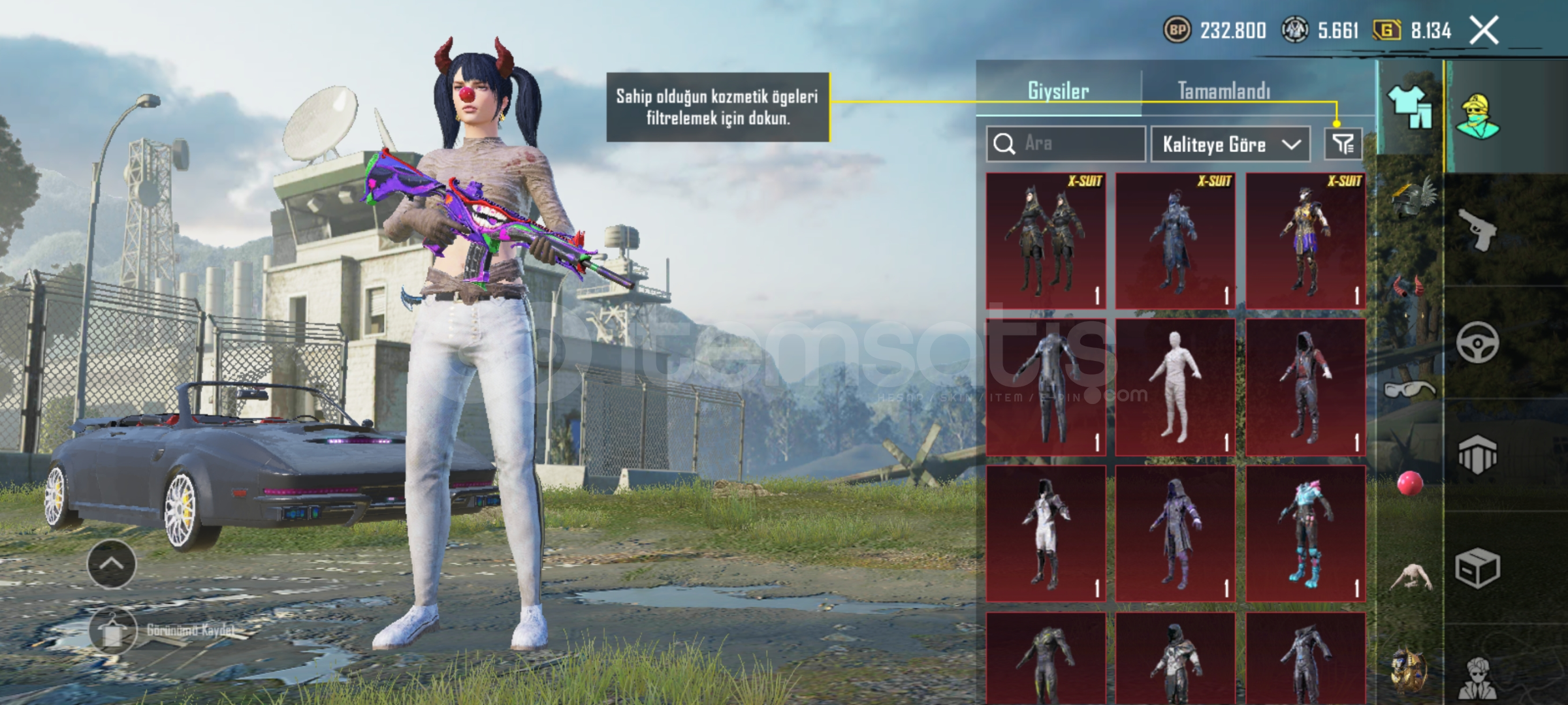
Task: Save the look with Görünümü Kaydet
Action: 112,631
